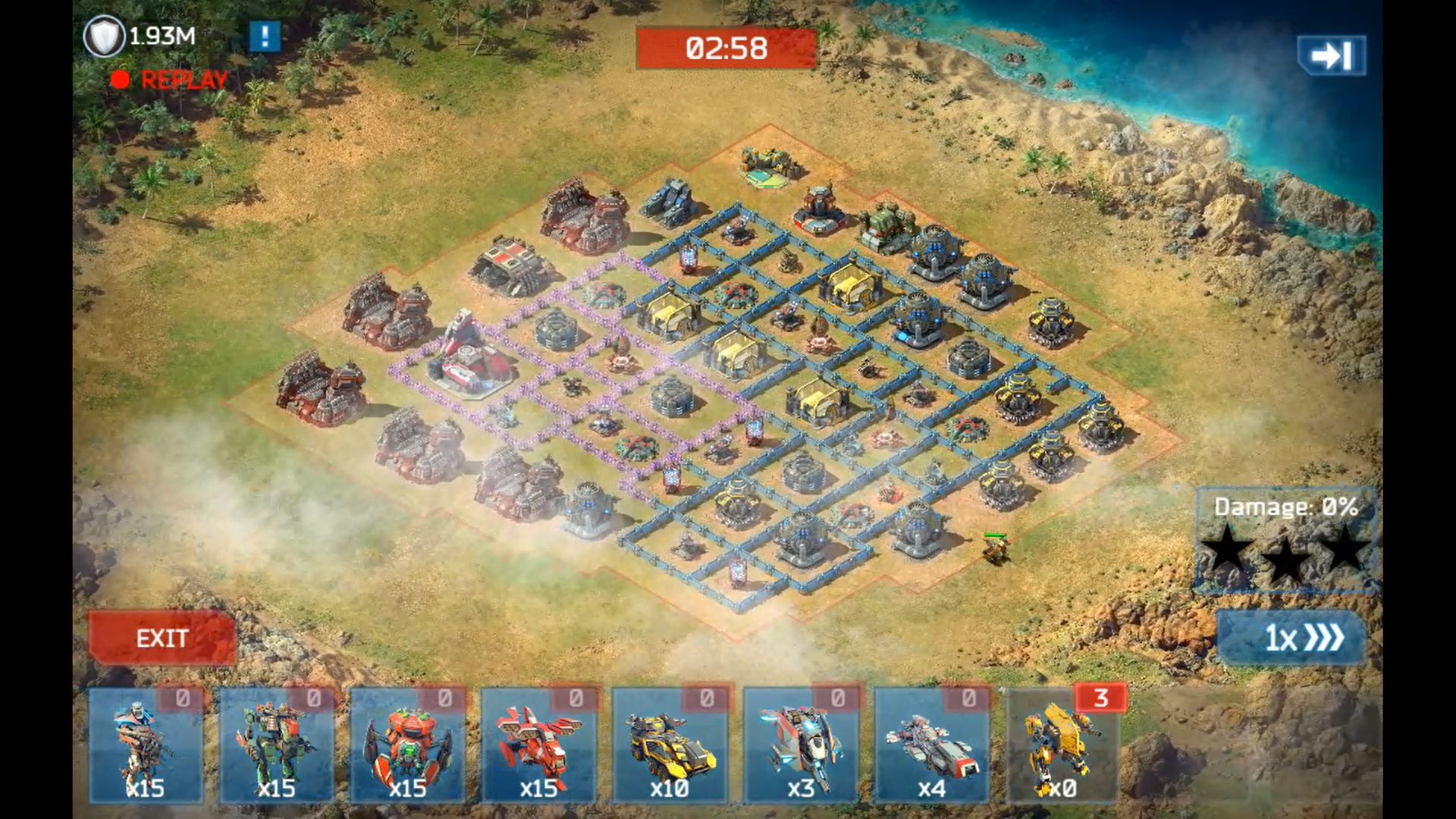Select the yellow armored vehicle card
This screenshot has width=1456, height=819.
[x=670, y=745]
